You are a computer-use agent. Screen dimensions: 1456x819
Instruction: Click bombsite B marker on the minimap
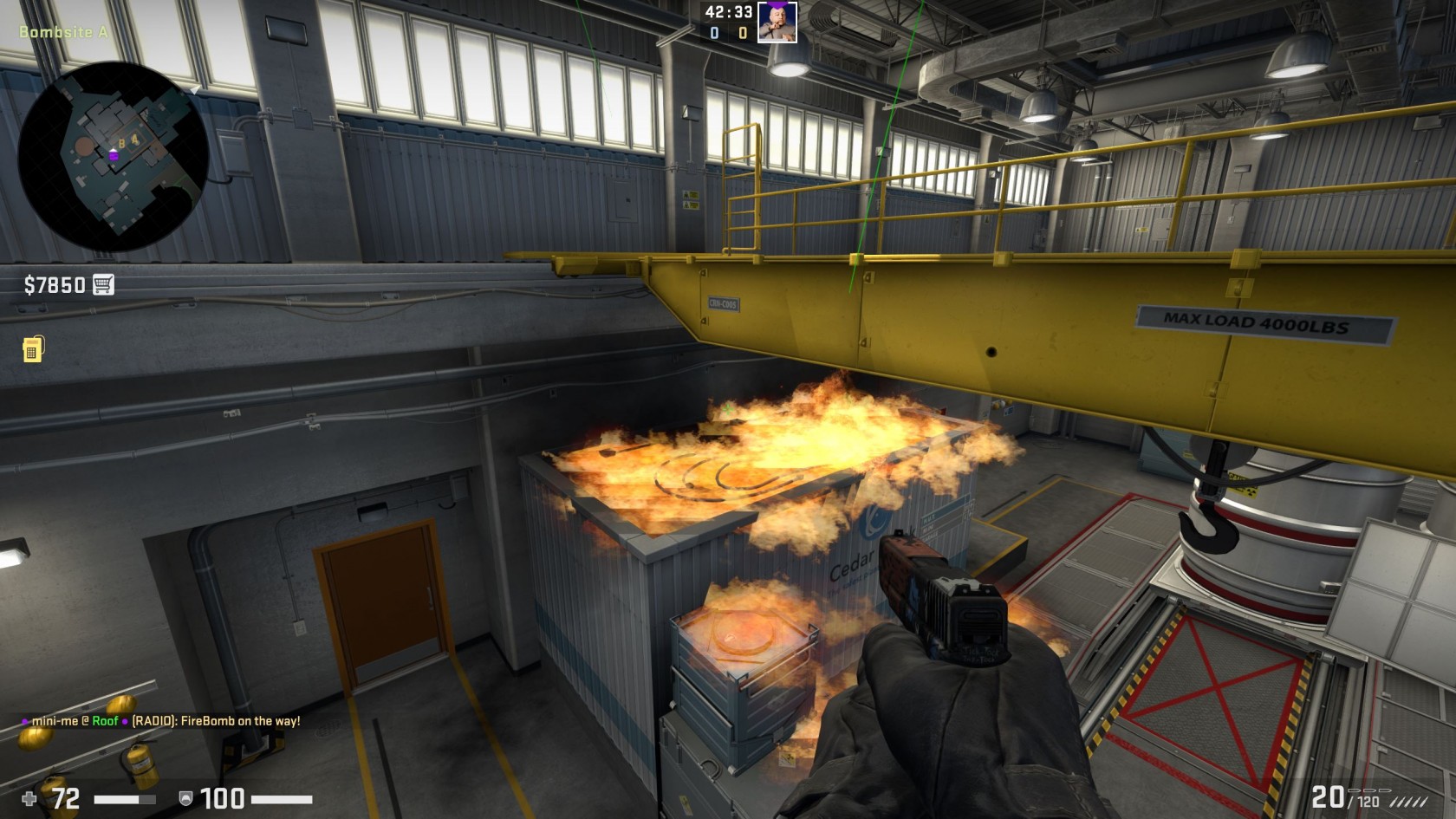coord(121,144)
